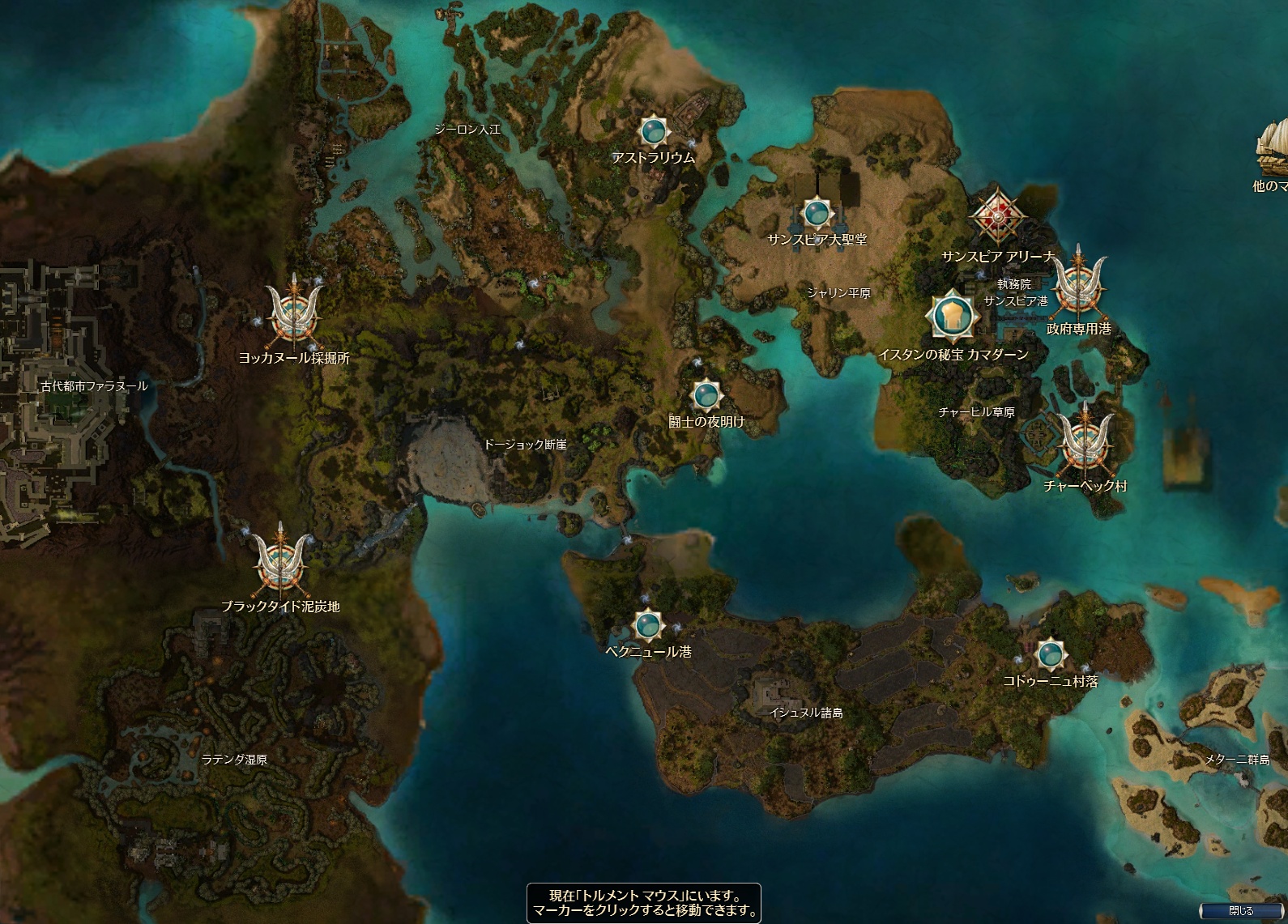Choose the ヨッカヌール採掘所 mission marker

point(293,314)
